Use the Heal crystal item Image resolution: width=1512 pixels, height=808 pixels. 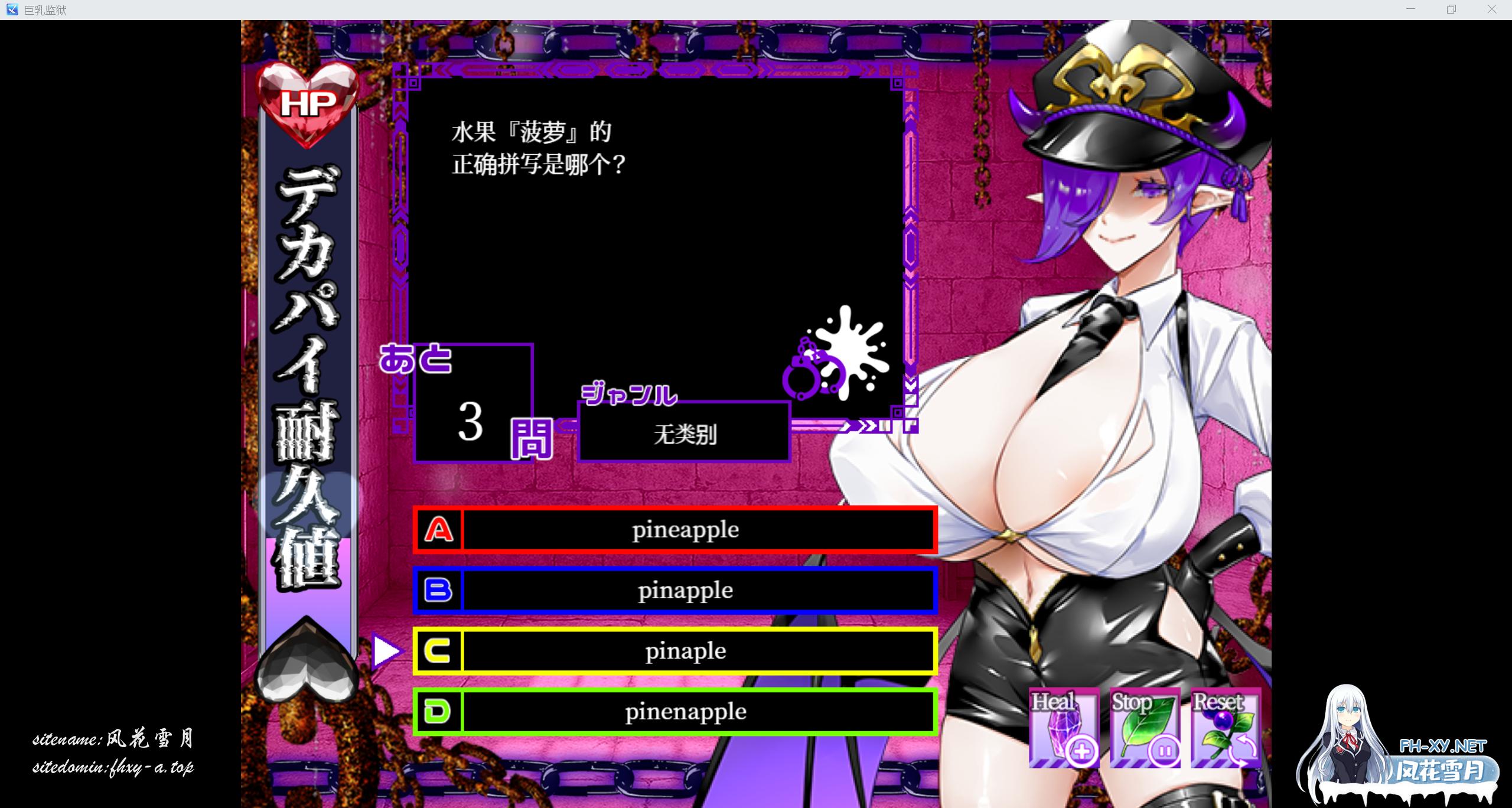[x=1063, y=728]
